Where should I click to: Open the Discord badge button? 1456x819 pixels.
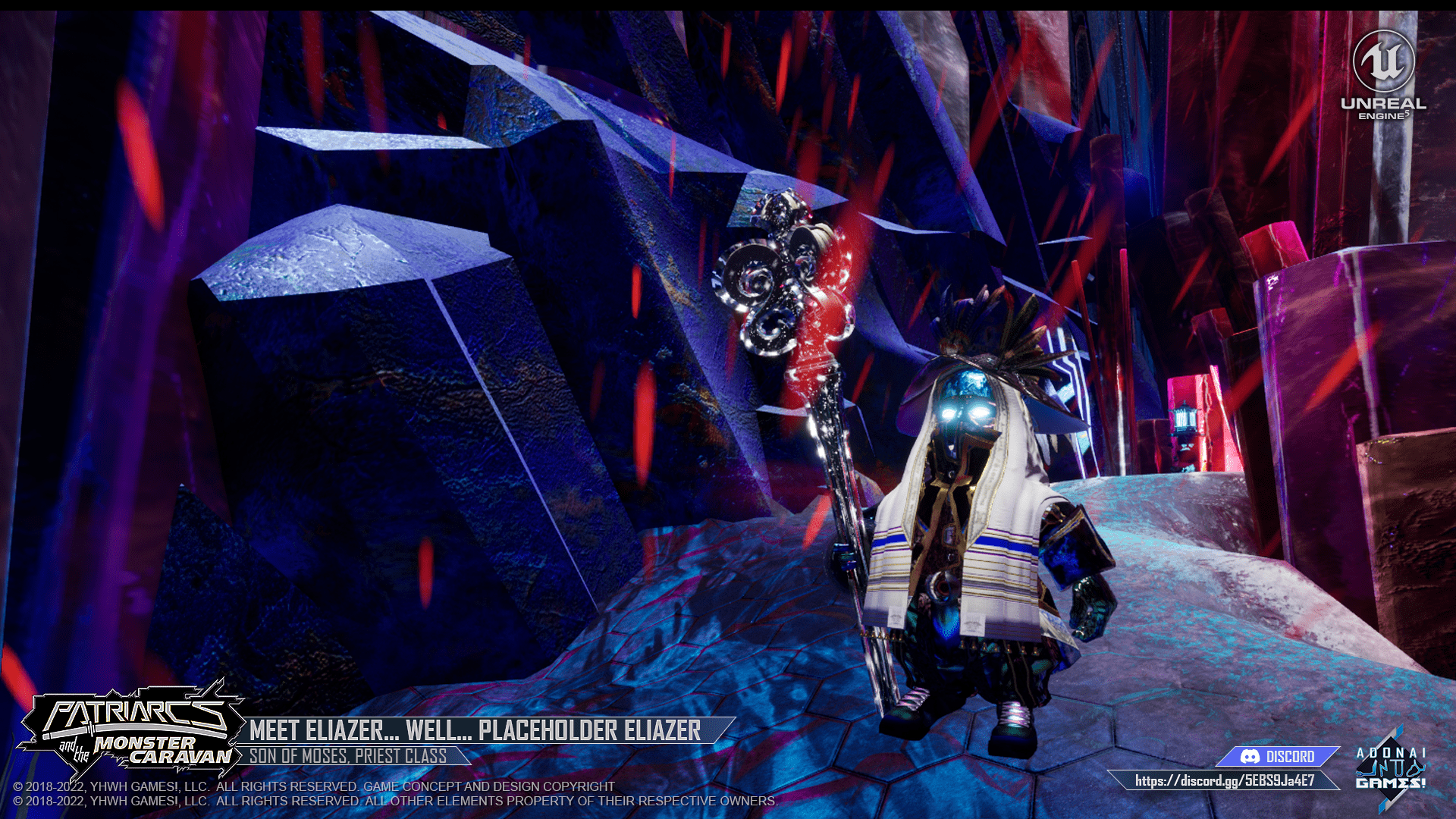(1278, 756)
